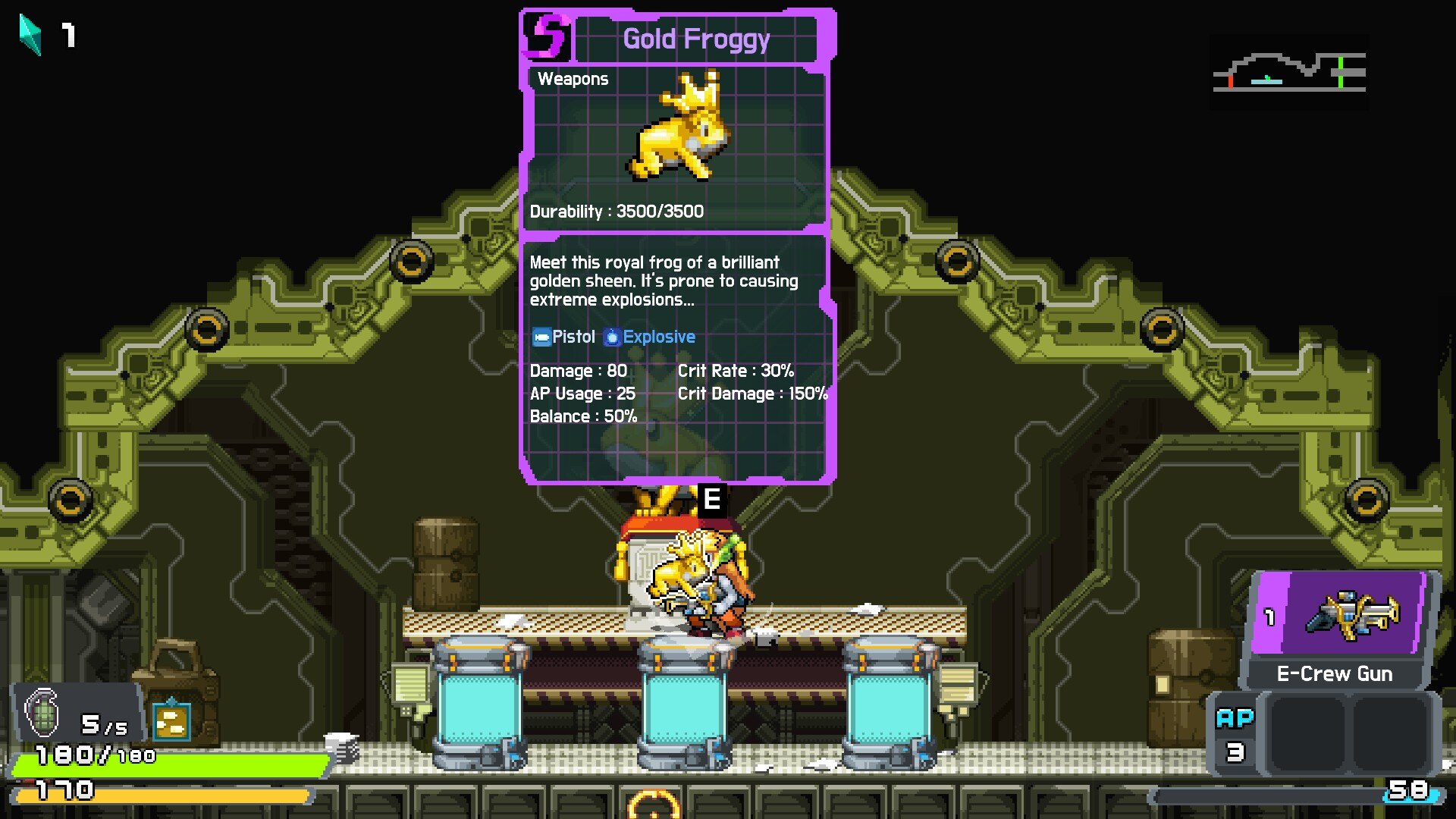Select the Explosive attribute tag
This screenshot has height=819, width=1456.
pos(650,337)
